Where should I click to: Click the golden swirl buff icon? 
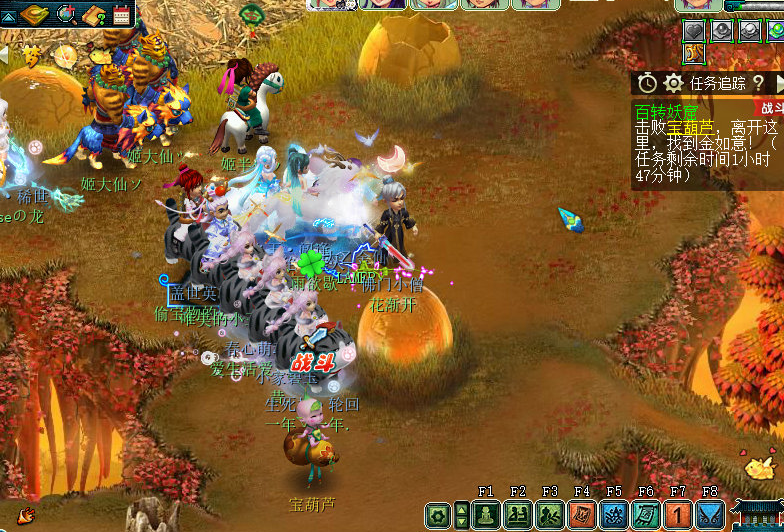[x=695, y=53]
